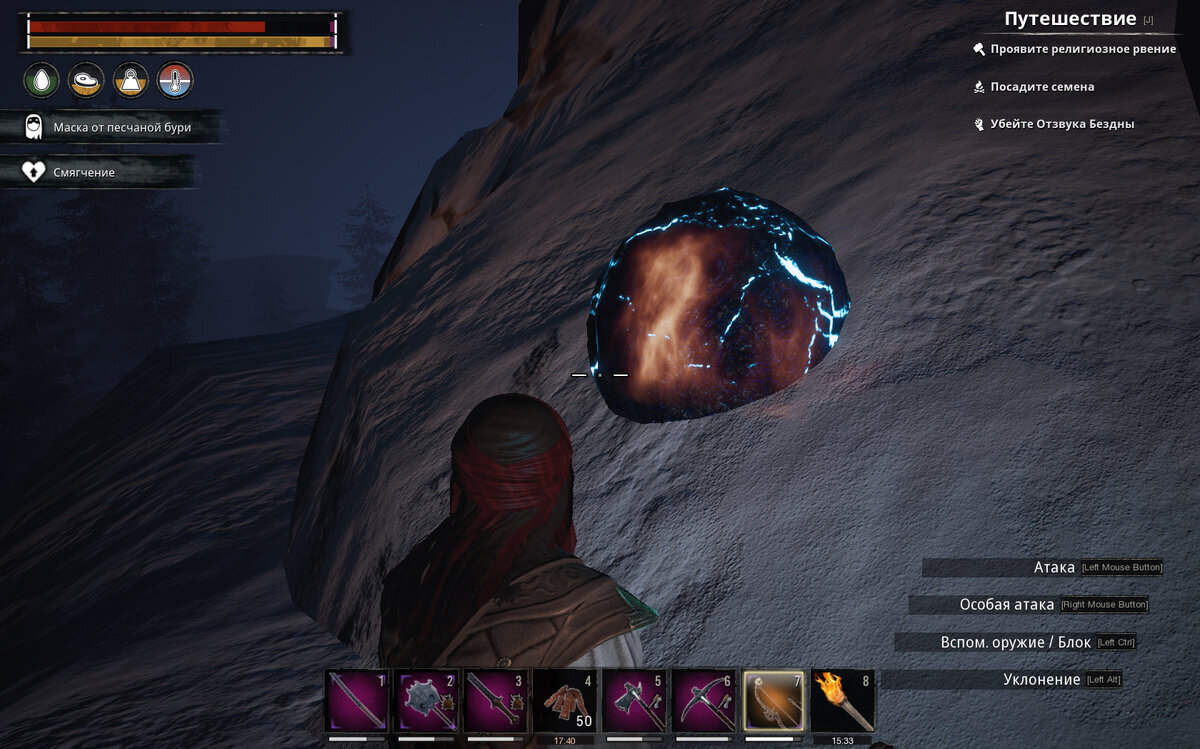Select the curved sword in hotbar slot 1

coord(357,700)
